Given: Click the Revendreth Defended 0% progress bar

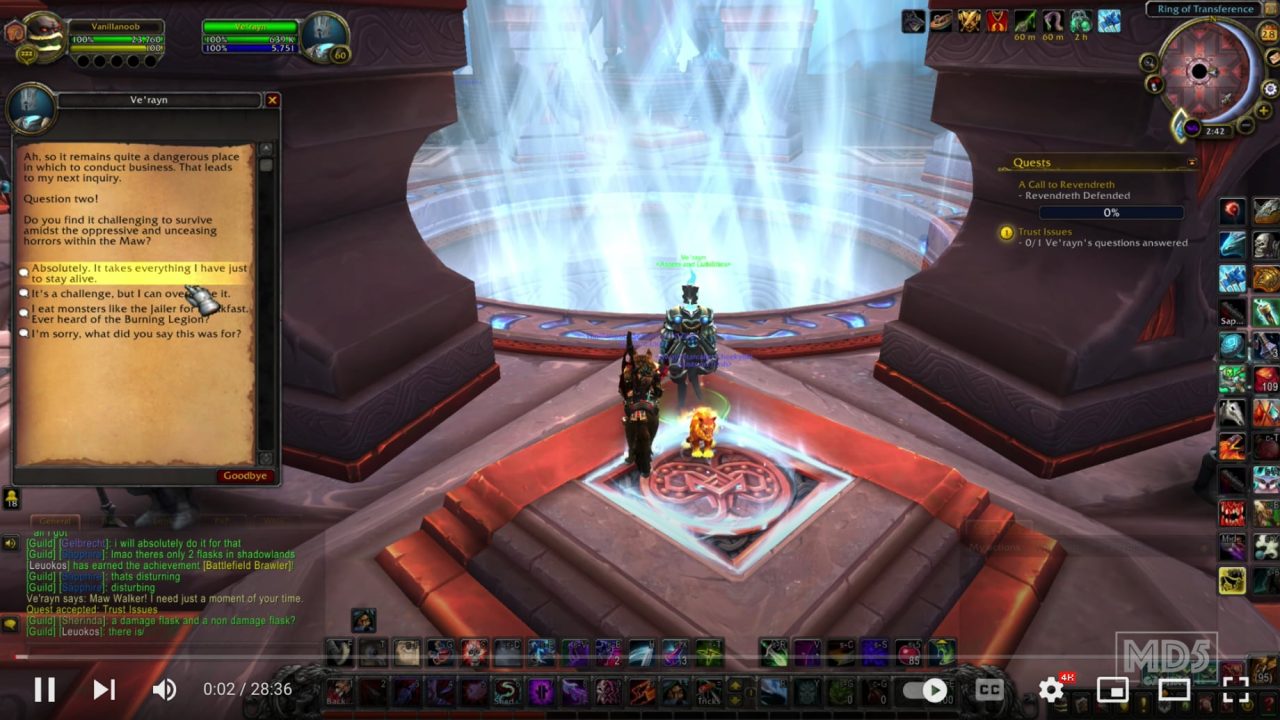Looking at the screenshot, I should click(1113, 212).
